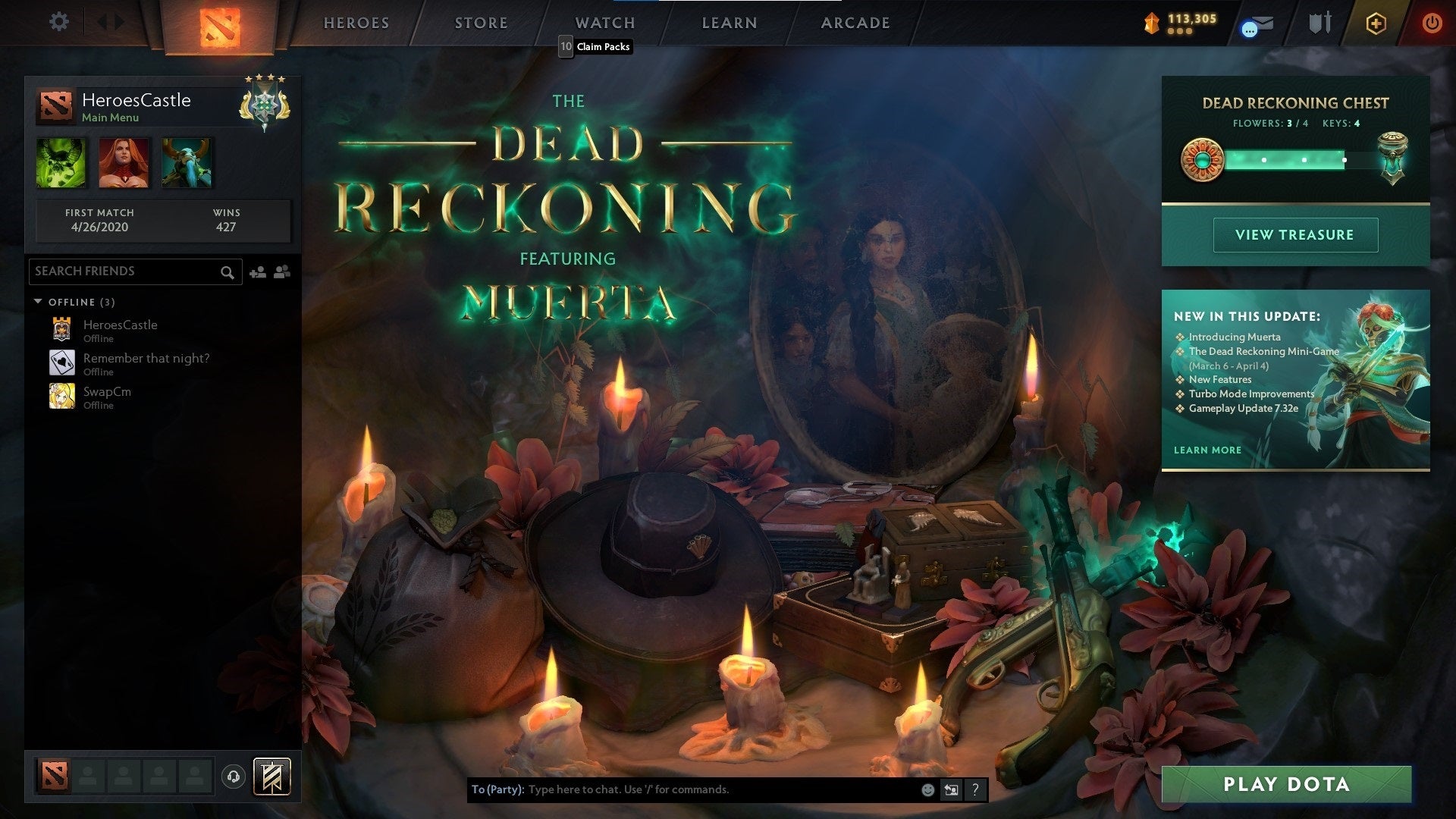1456x819 pixels.
Task: Toggle the emoticon picker in the chat bar
Action: pyautogui.click(x=927, y=789)
